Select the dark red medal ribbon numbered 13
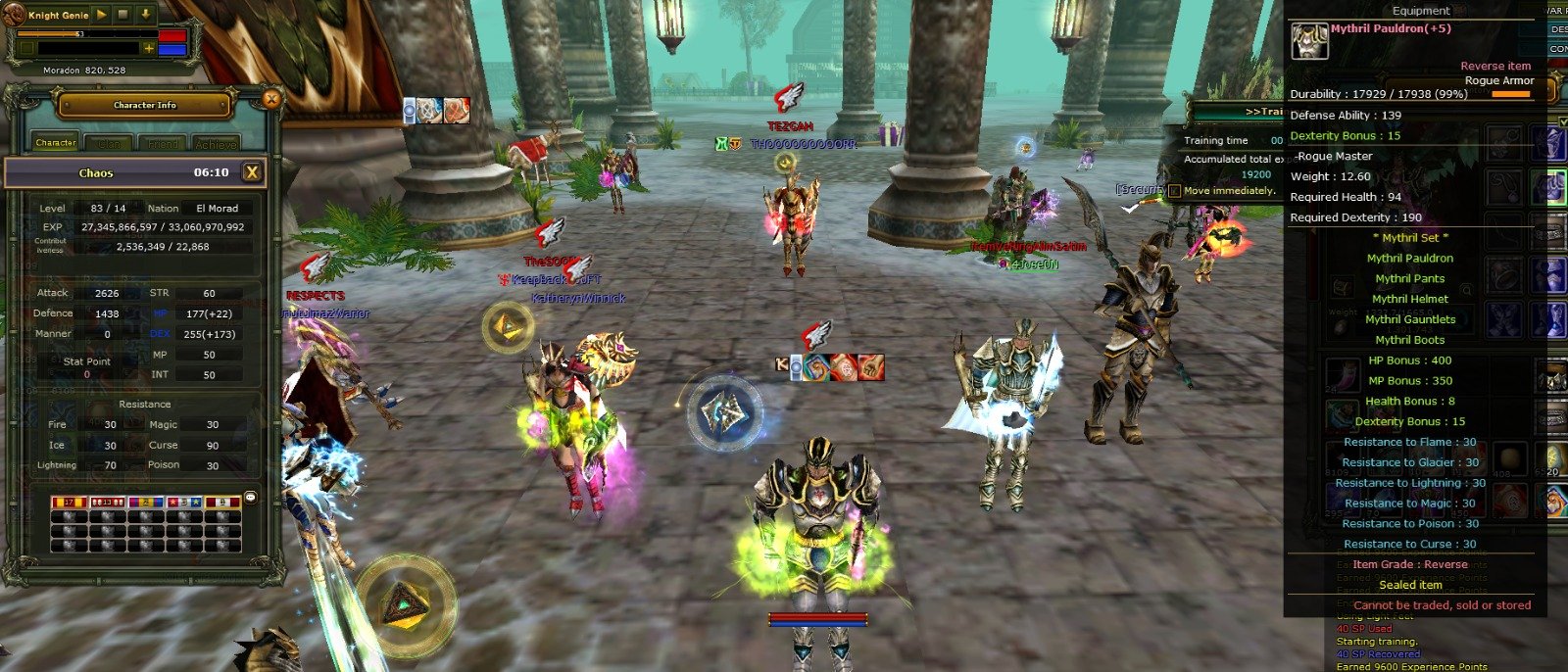The height and width of the screenshot is (672, 1568). (x=107, y=503)
